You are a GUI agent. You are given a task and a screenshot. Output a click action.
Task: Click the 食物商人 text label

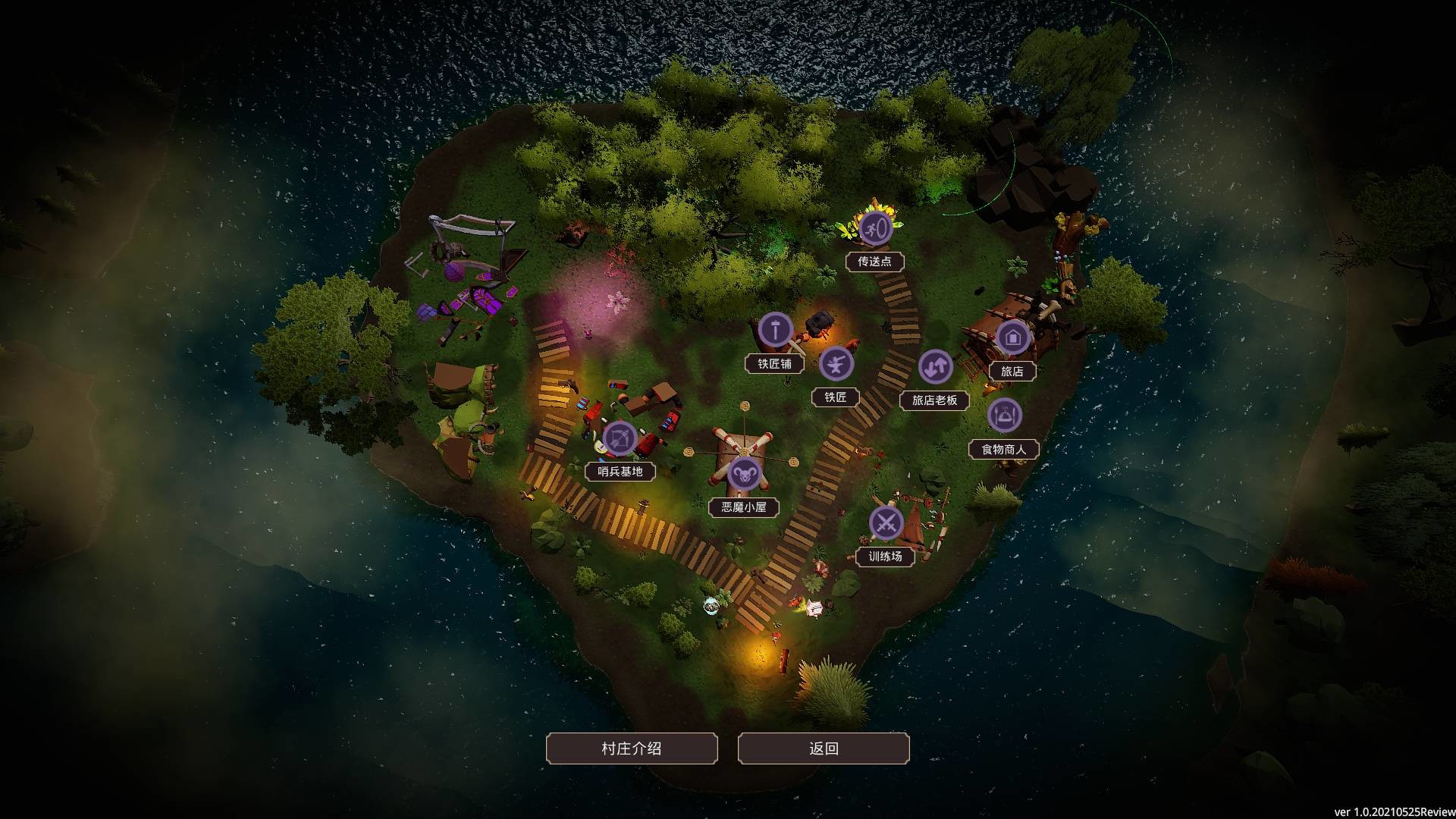tap(1006, 449)
